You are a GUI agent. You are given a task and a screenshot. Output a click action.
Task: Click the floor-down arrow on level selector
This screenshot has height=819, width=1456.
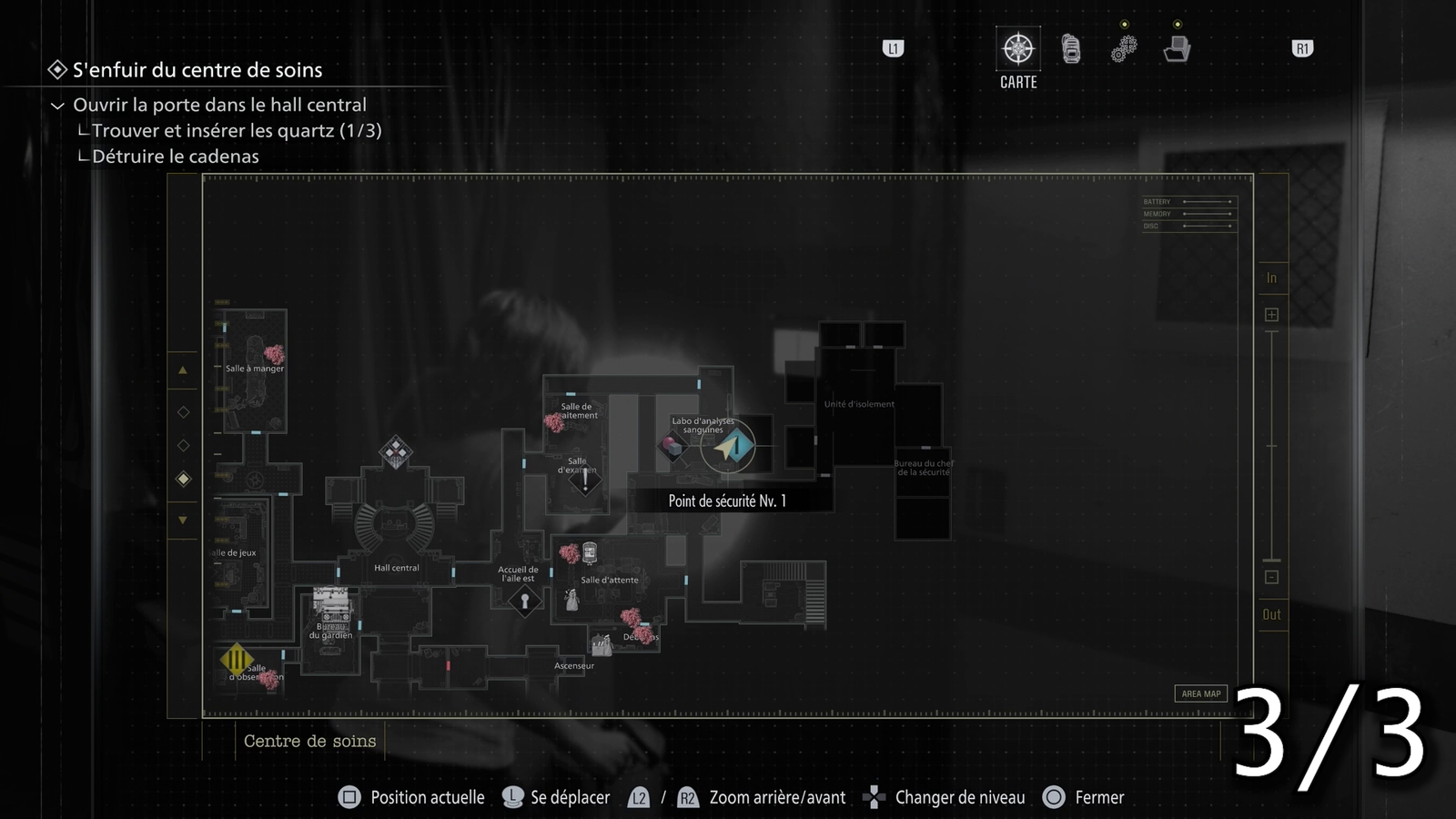183,521
